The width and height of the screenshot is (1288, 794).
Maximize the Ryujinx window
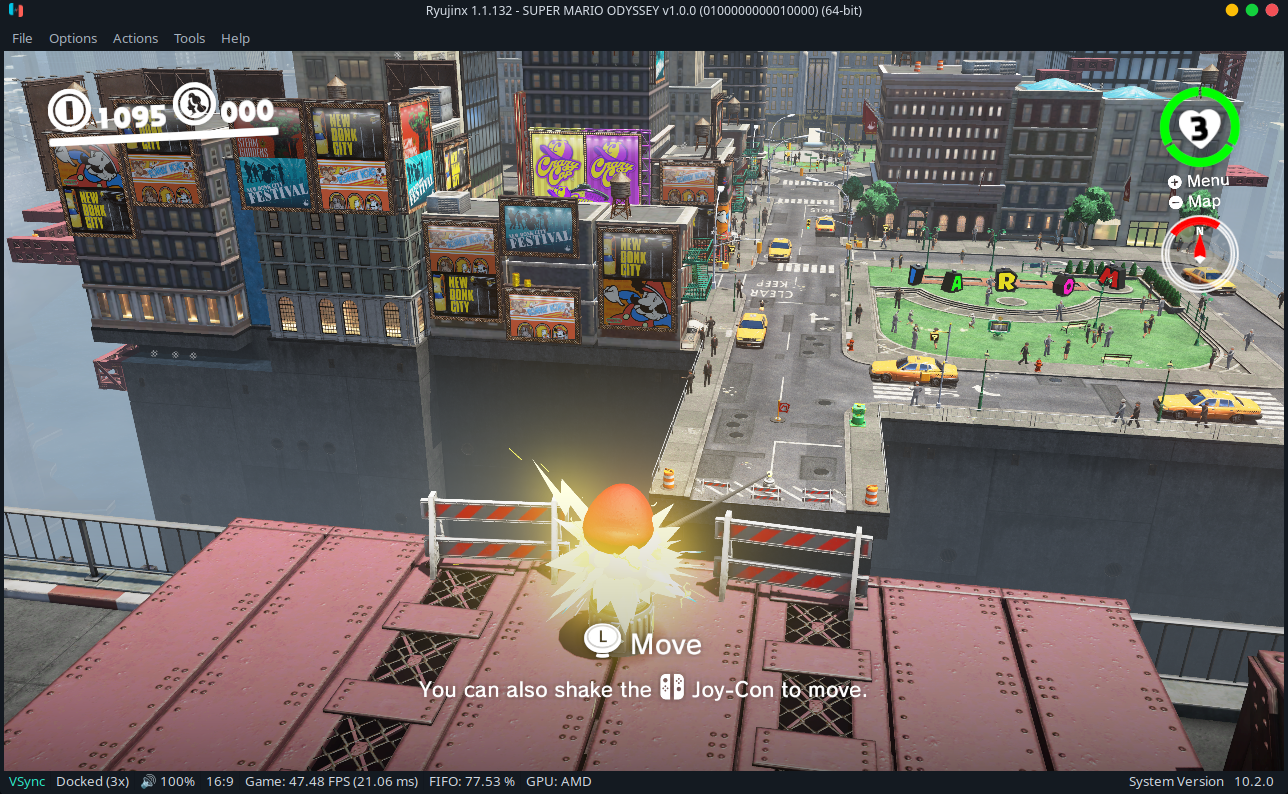click(x=1251, y=10)
